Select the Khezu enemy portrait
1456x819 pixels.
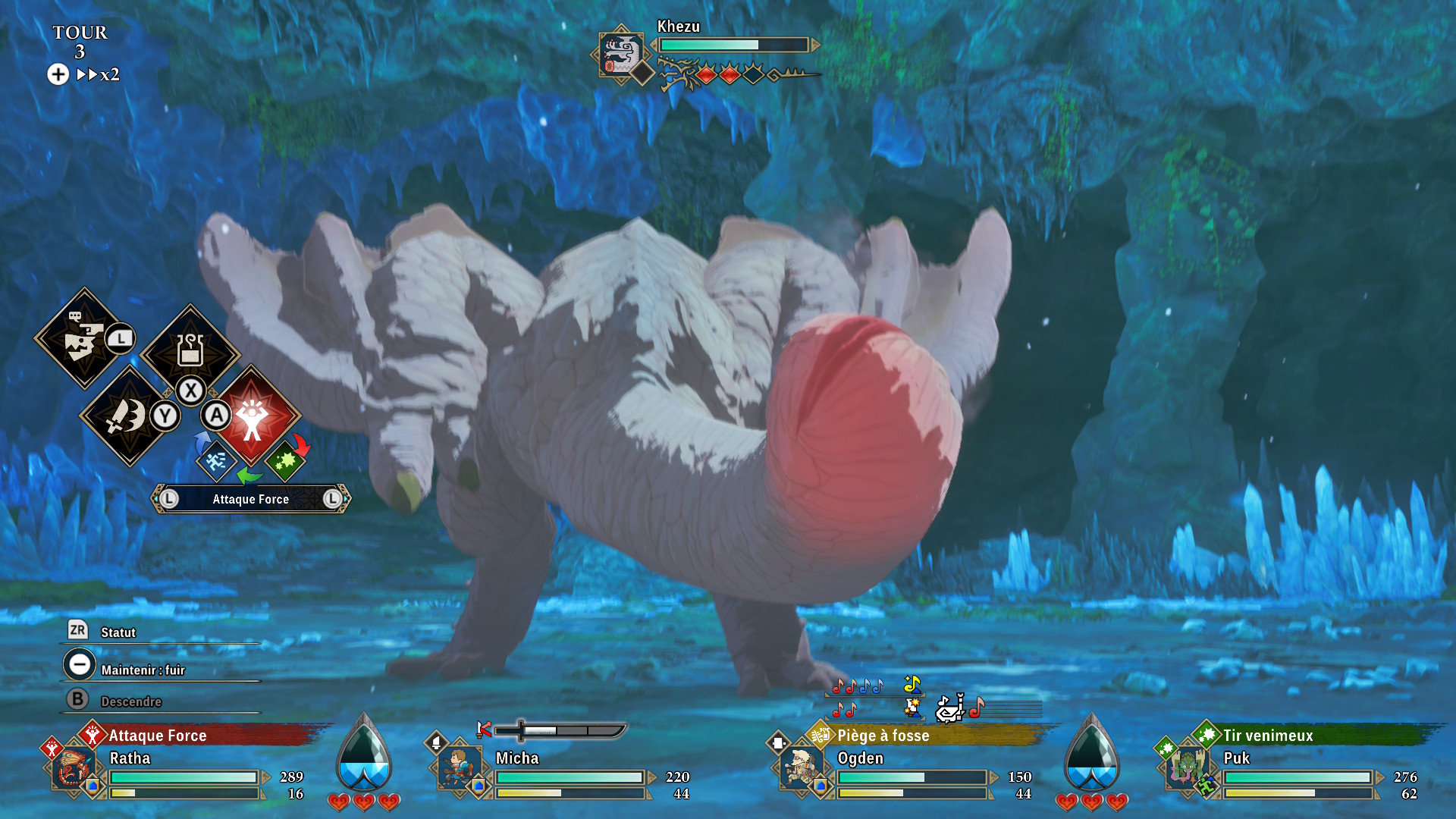[620, 53]
